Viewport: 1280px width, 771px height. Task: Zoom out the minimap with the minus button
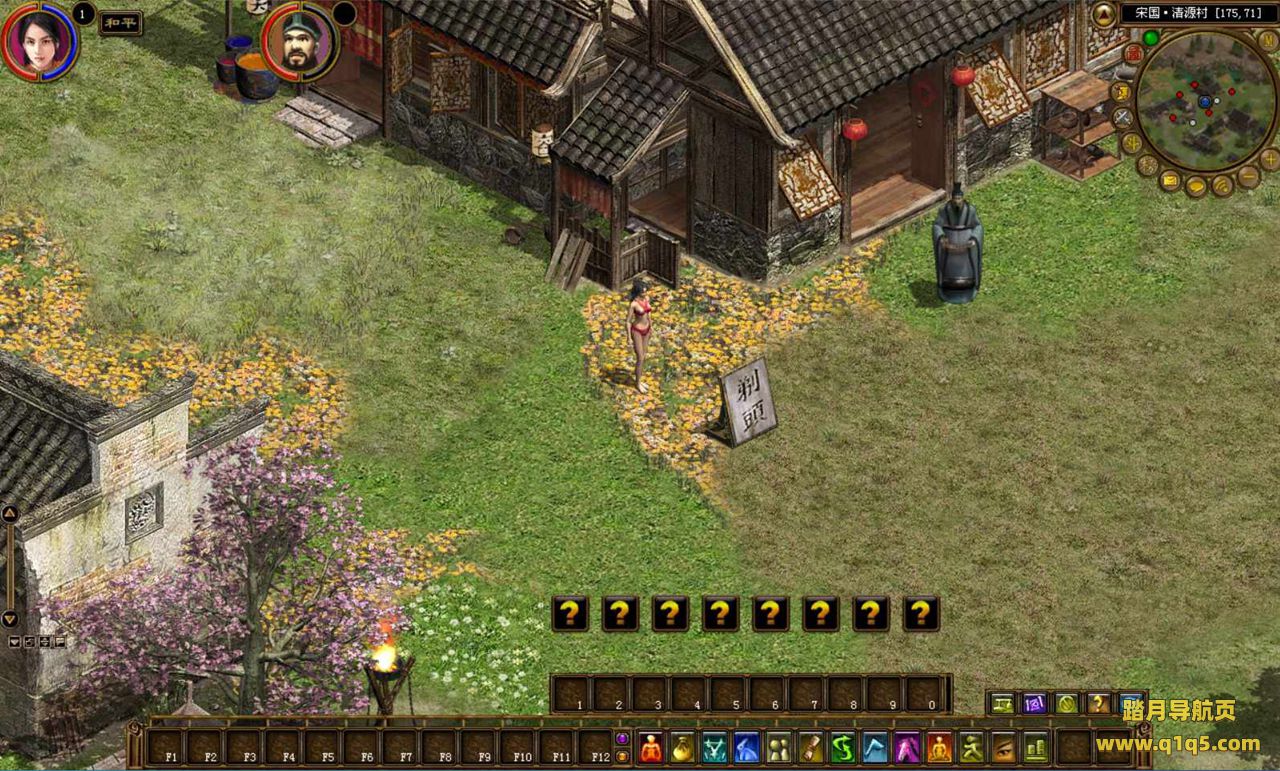click(1249, 177)
